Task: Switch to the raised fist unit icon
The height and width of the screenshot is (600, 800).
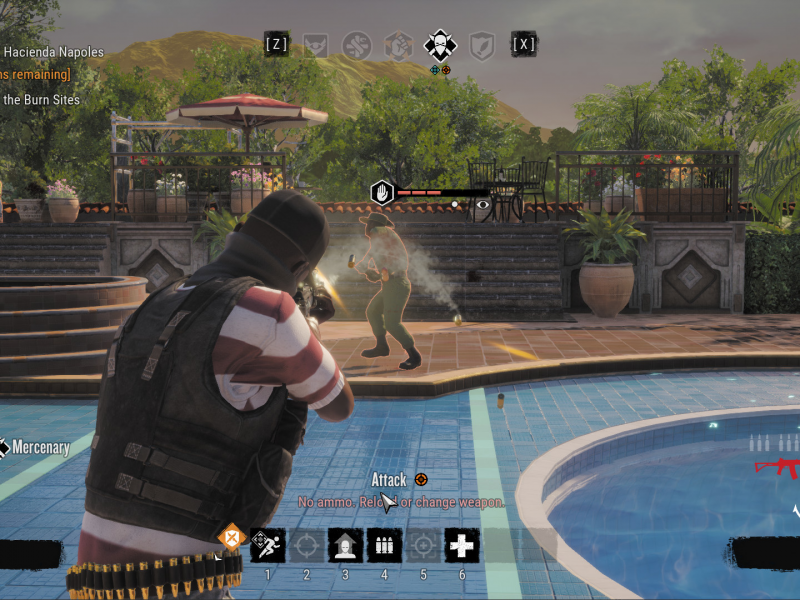Action: [399, 45]
